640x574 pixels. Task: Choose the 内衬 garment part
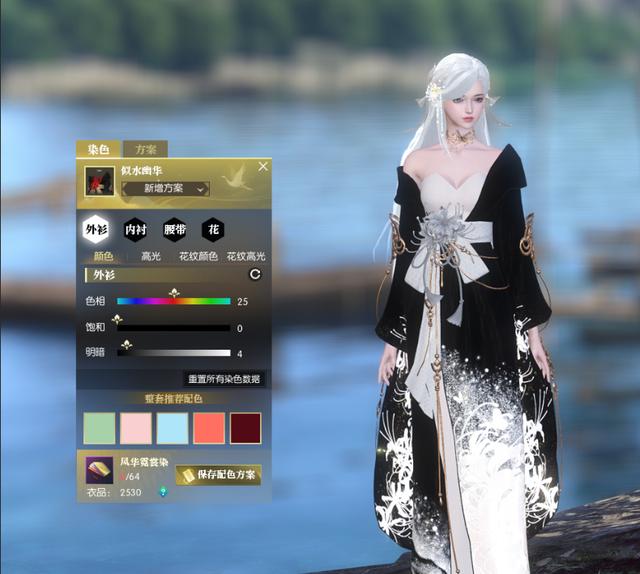point(135,229)
